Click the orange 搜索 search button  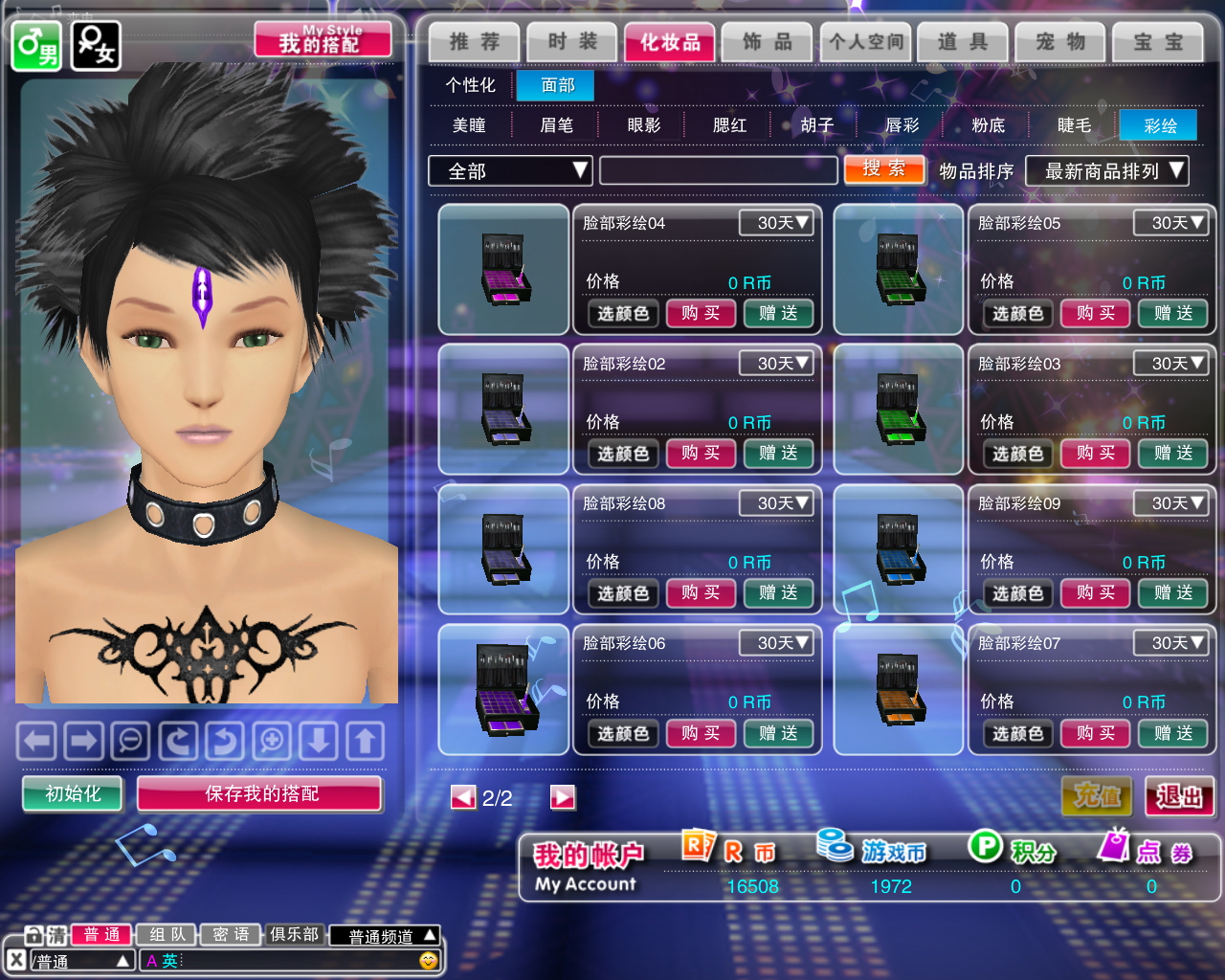pos(884,169)
